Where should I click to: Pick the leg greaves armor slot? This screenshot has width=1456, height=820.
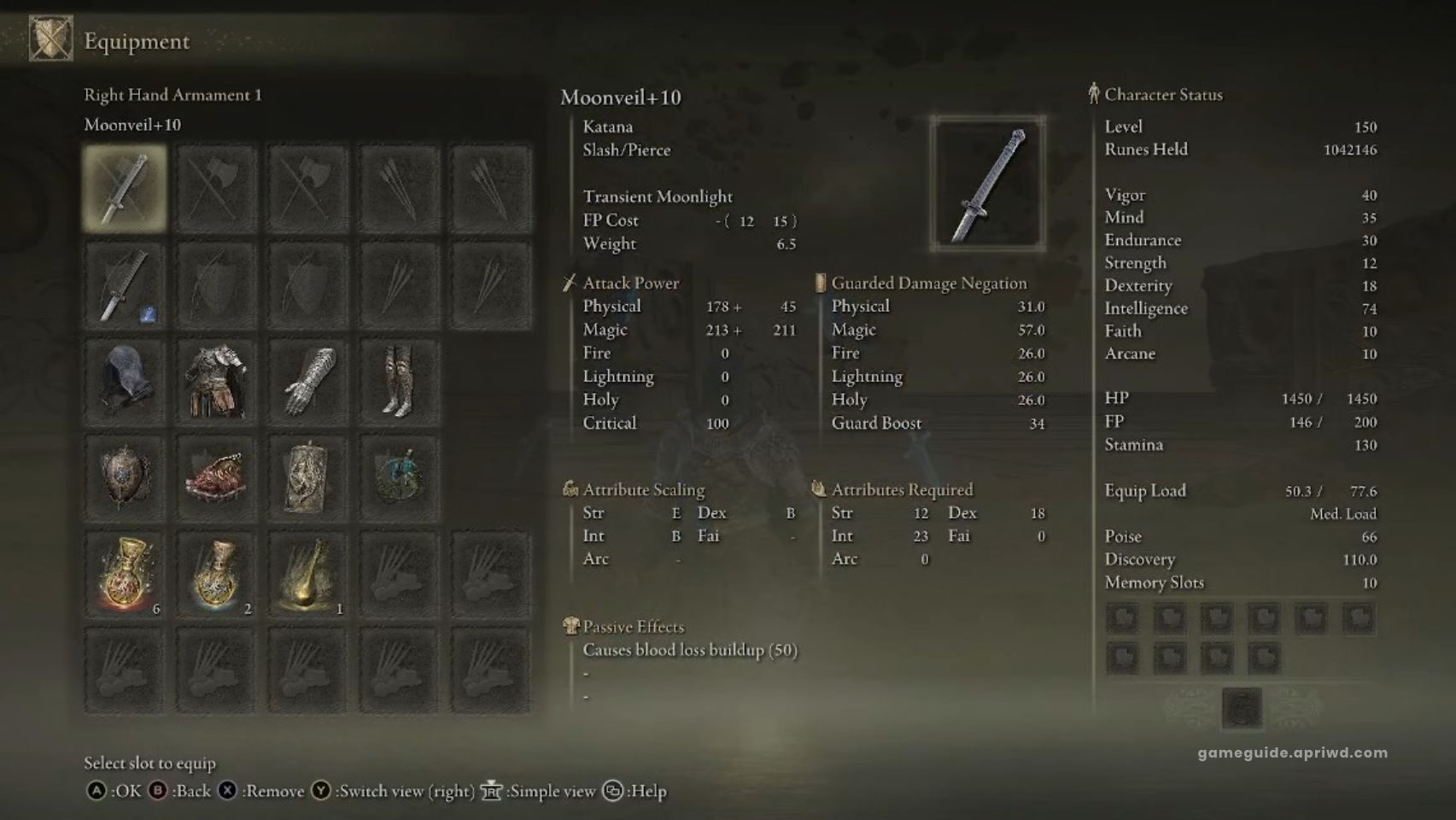[x=399, y=382]
